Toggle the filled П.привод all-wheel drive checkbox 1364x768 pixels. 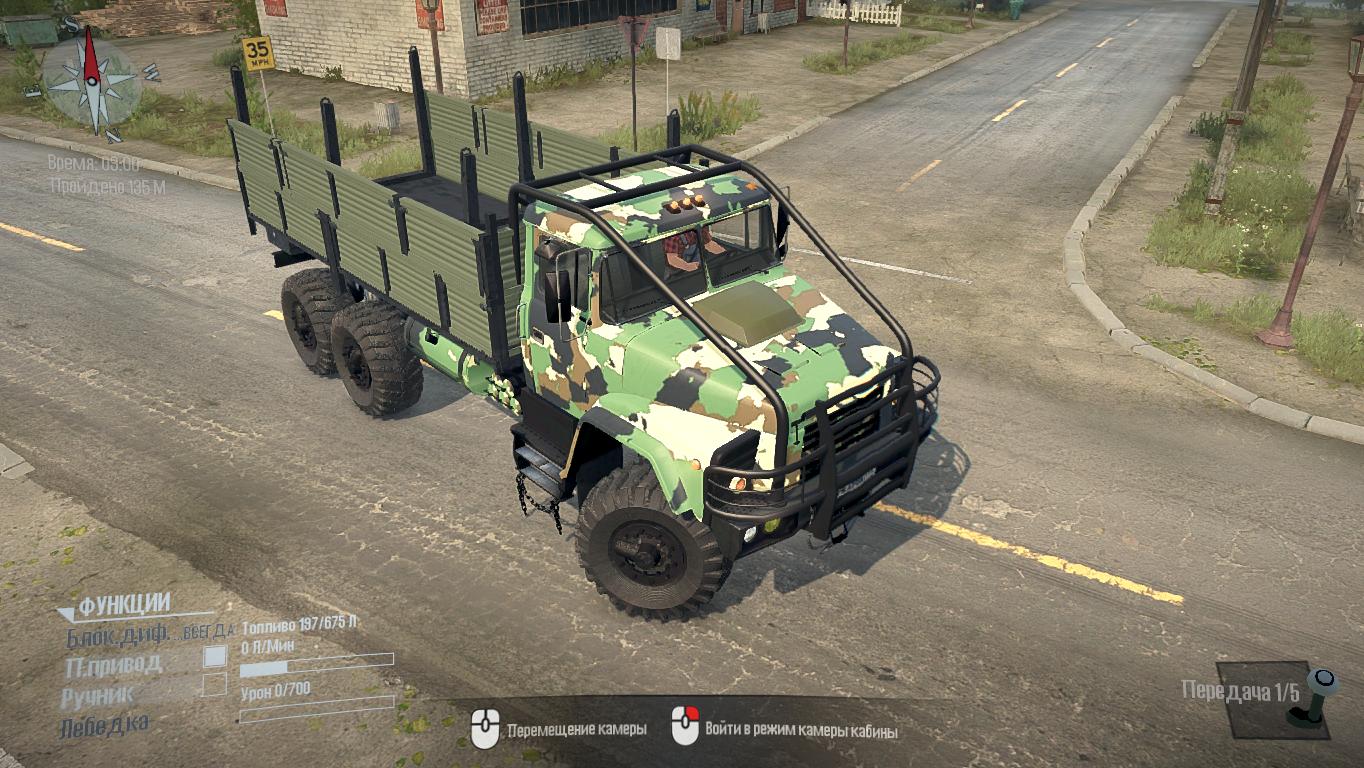click(x=214, y=657)
